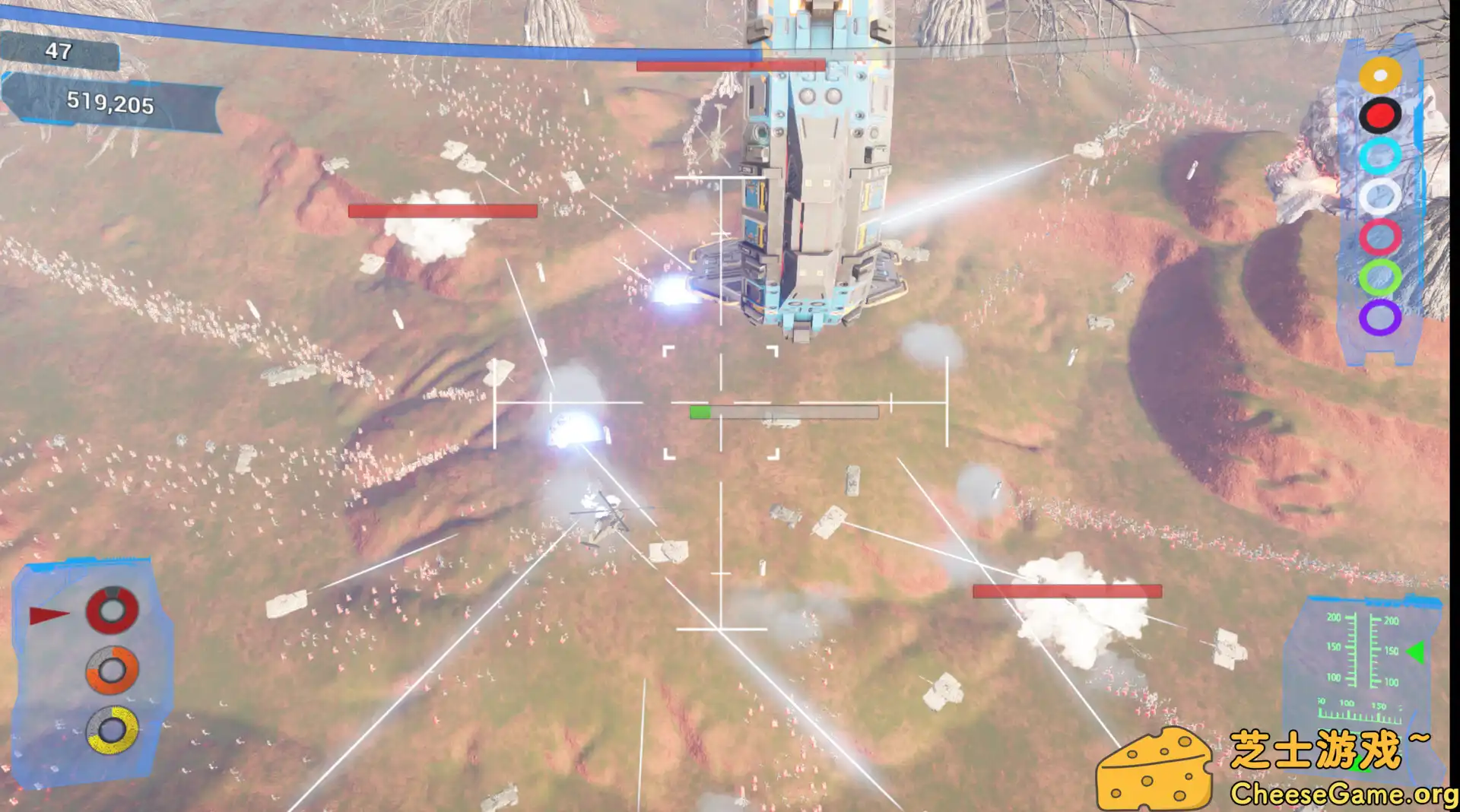Select the counter showing 47
The image size is (1460, 812).
point(59,51)
